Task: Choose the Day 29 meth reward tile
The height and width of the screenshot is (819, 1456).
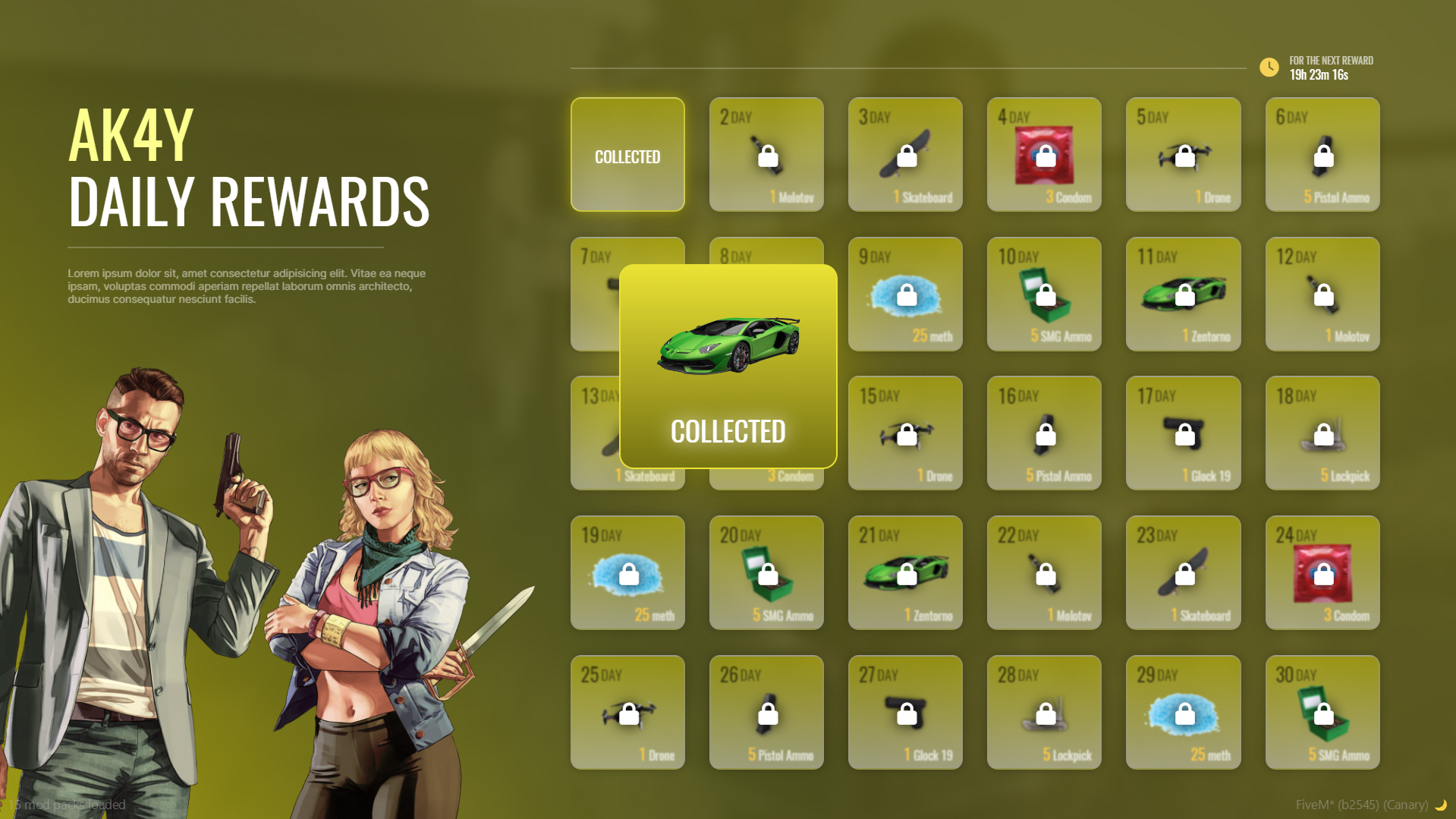Action: click(x=1183, y=712)
